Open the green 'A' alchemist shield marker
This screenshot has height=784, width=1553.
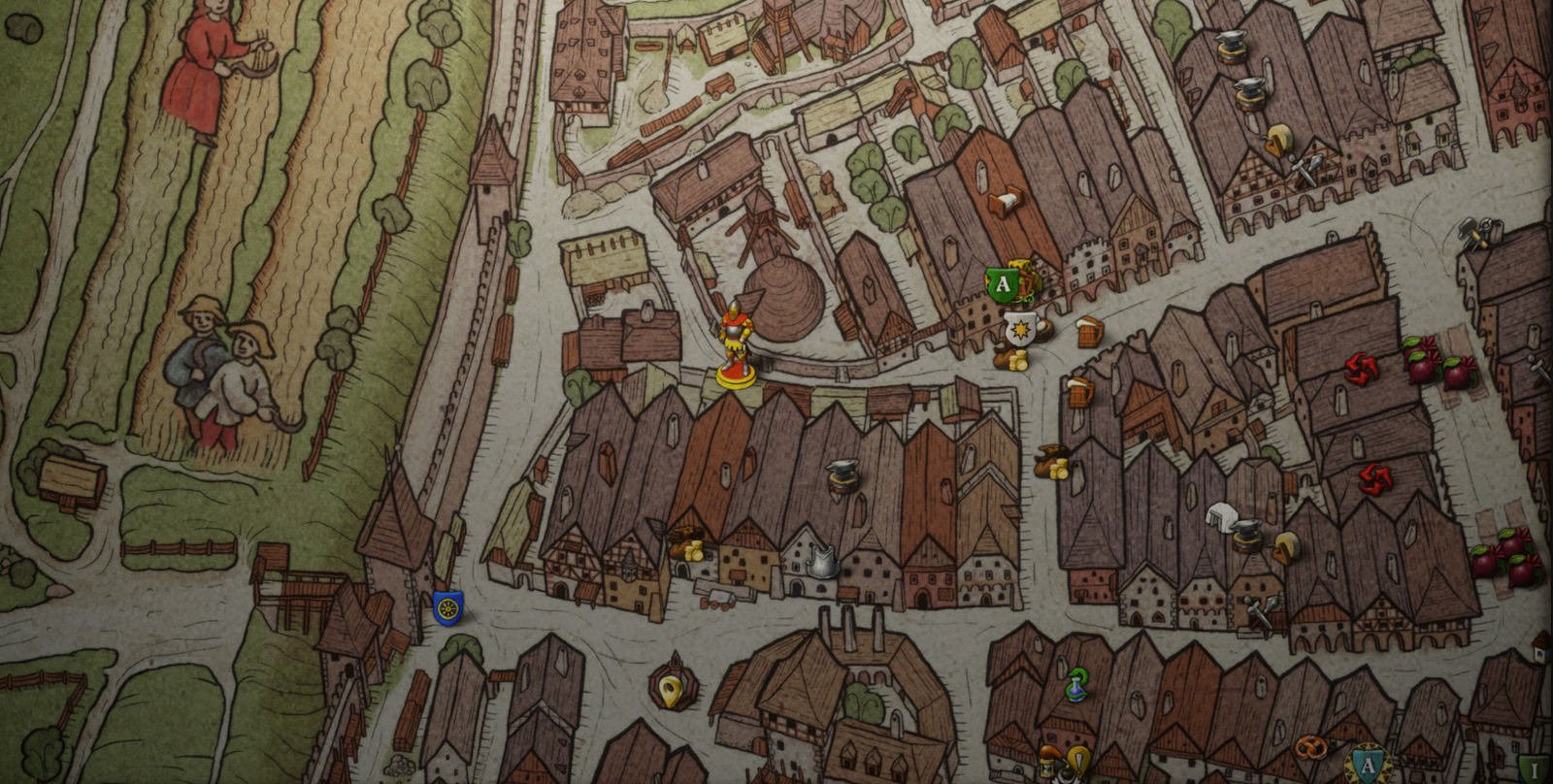[1002, 284]
